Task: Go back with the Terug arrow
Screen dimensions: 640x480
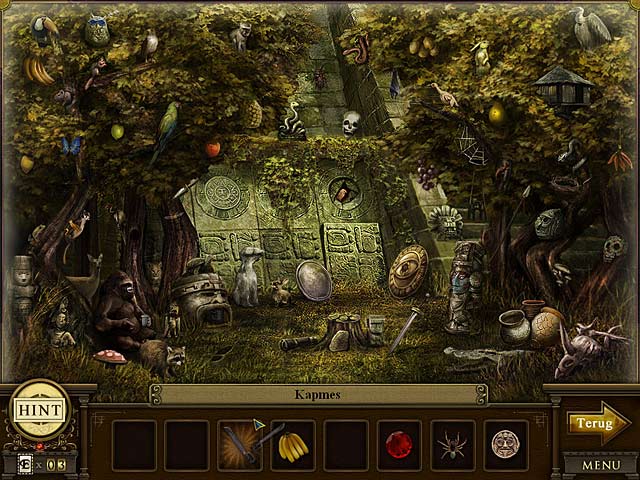Action: click(x=599, y=423)
